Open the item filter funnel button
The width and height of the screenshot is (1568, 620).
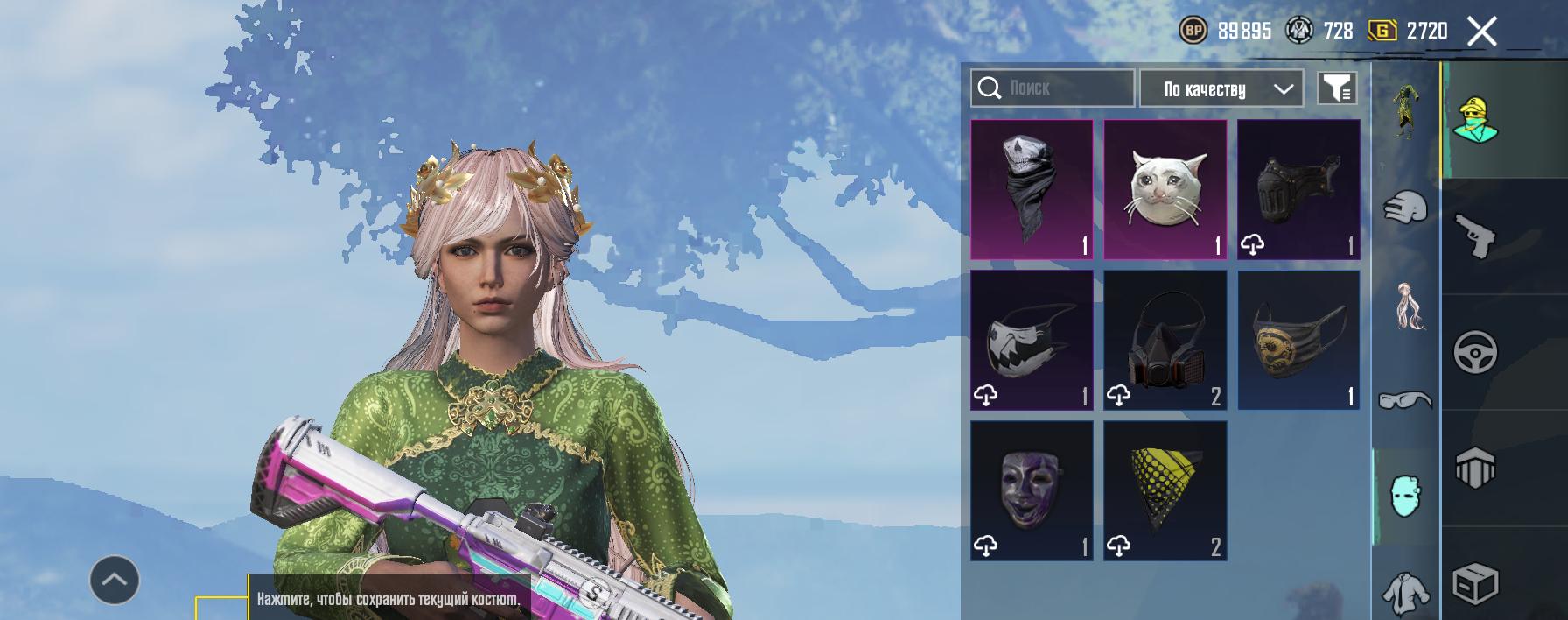coord(1337,88)
